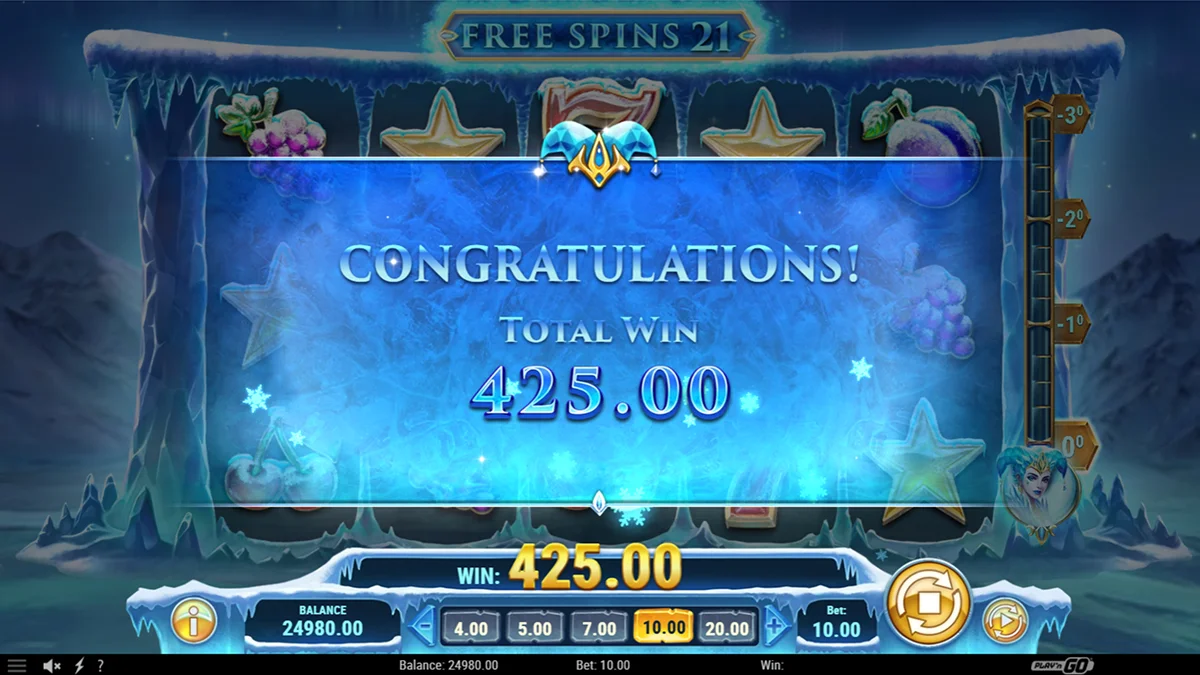
Task: Dismiss the Congratulations total win banner
Action: coord(600,330)
